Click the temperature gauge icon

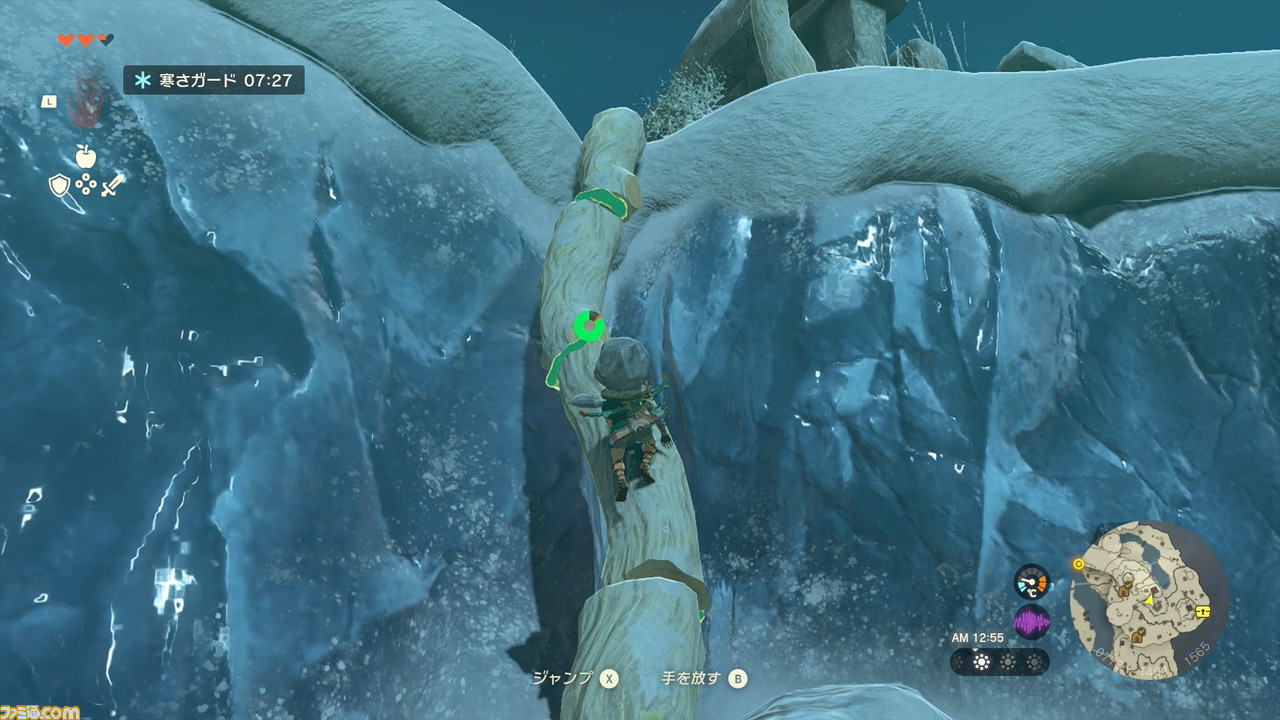click(1031, 581)
